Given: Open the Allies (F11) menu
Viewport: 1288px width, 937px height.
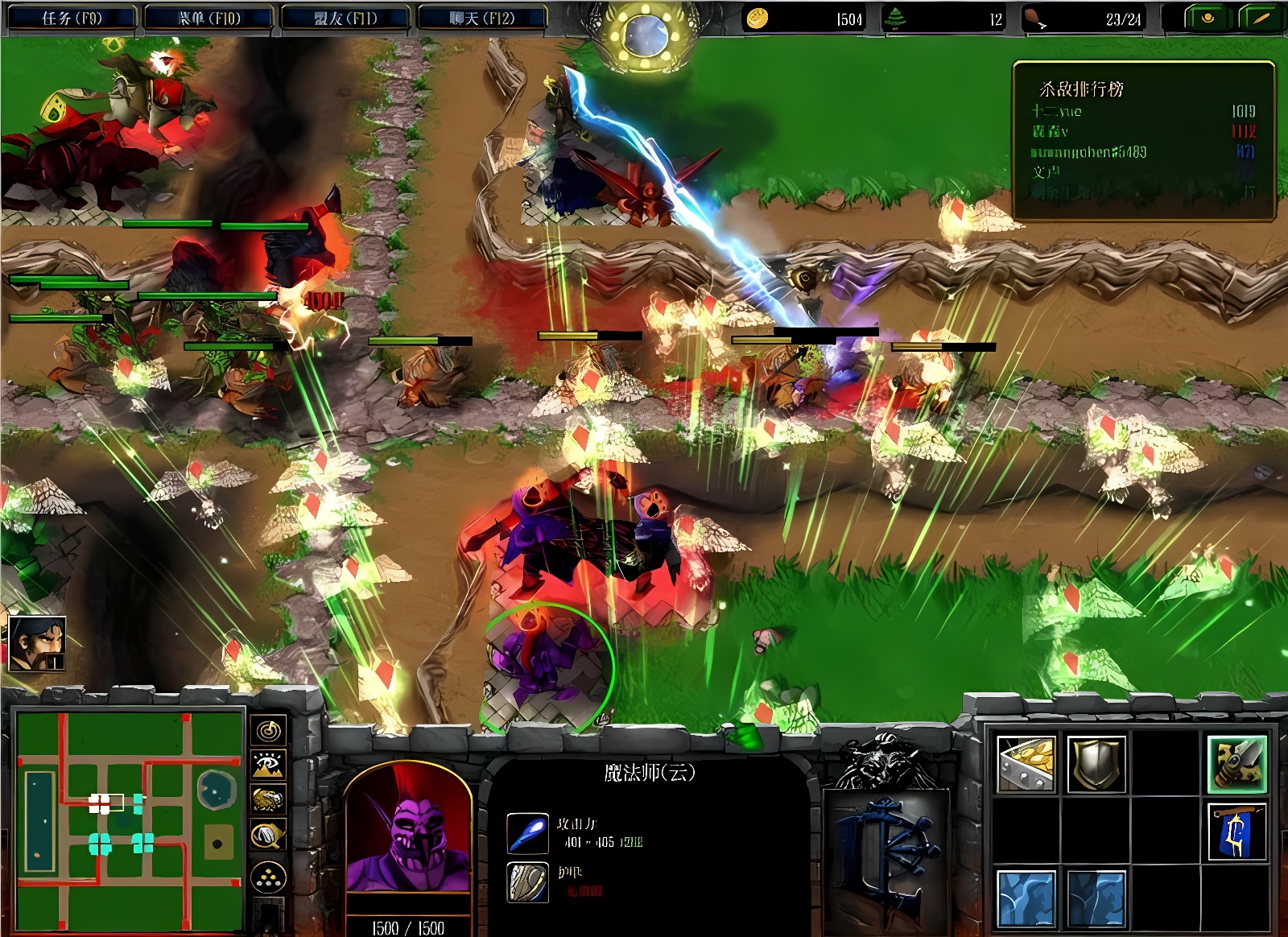Looking at the screenshot, I should point(345,18).
